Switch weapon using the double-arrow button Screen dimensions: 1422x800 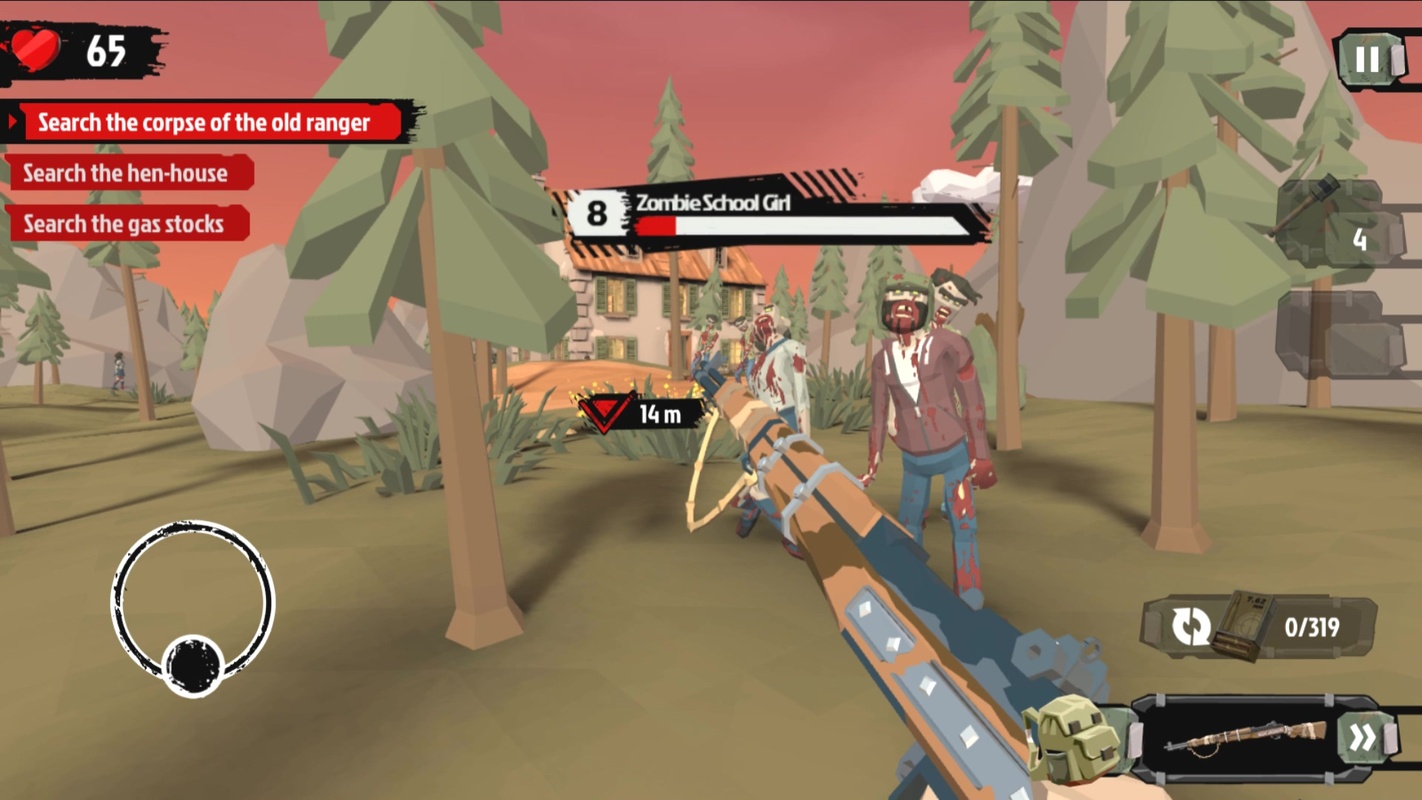coord(1361,739)
